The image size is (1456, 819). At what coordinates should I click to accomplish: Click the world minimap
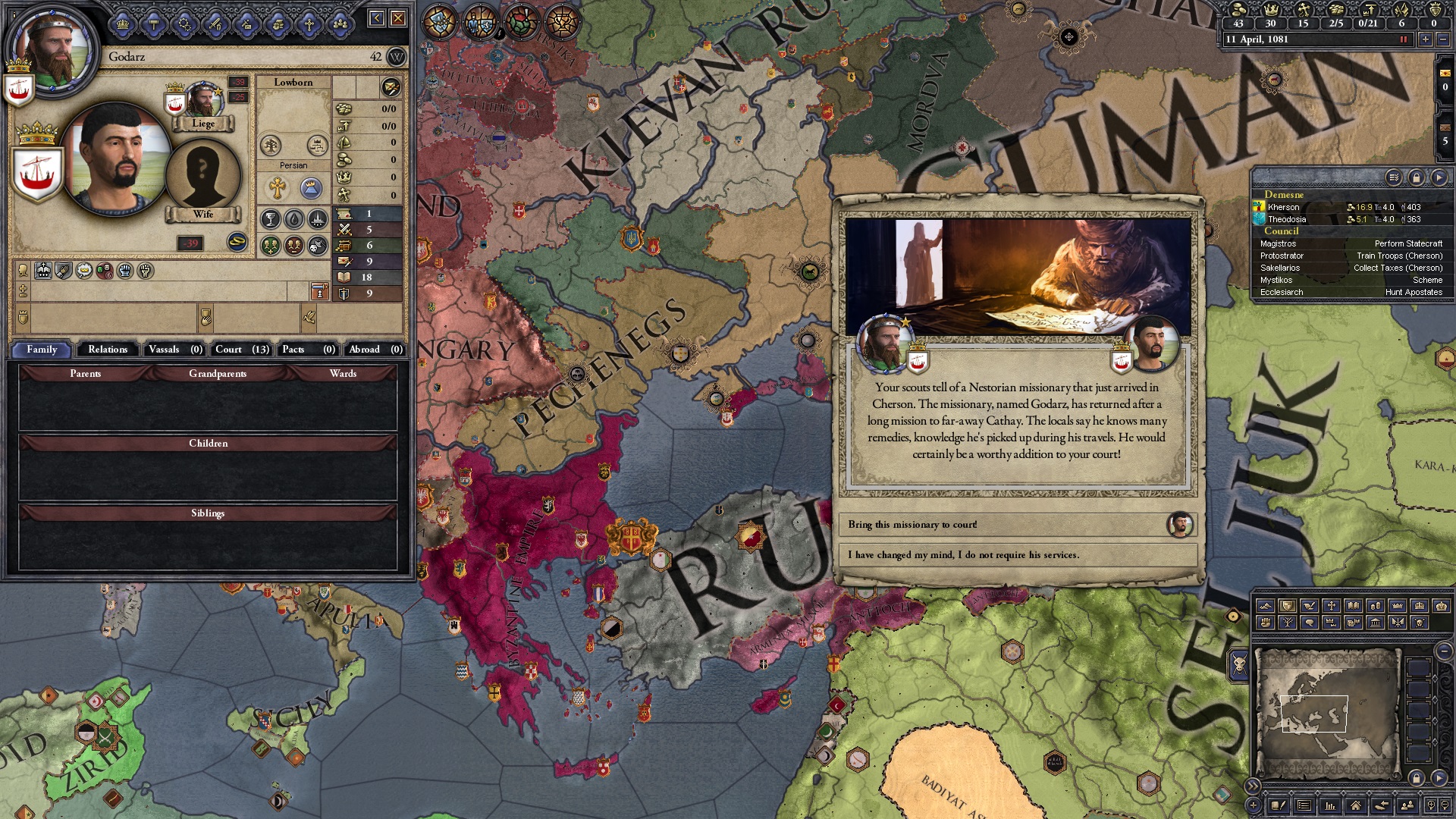(x=1327, y=713)
